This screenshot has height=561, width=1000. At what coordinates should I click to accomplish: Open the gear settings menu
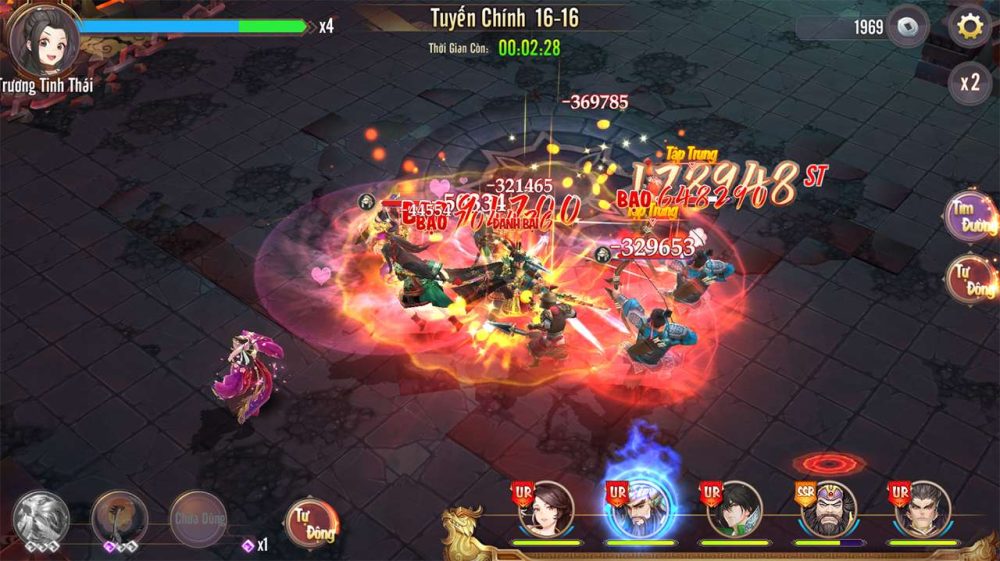[969, 26]
